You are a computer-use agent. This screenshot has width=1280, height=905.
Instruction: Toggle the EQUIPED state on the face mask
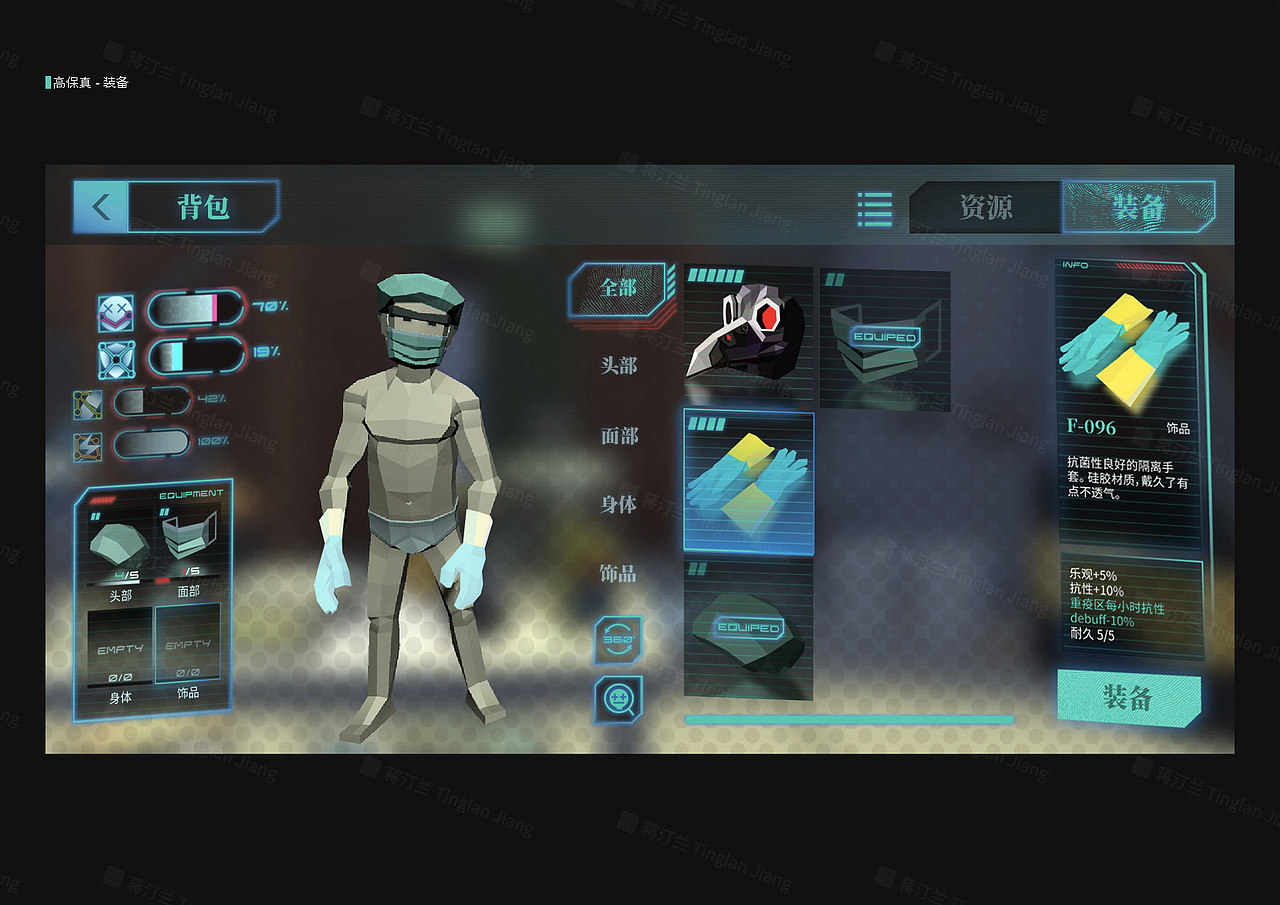(885, 335)
